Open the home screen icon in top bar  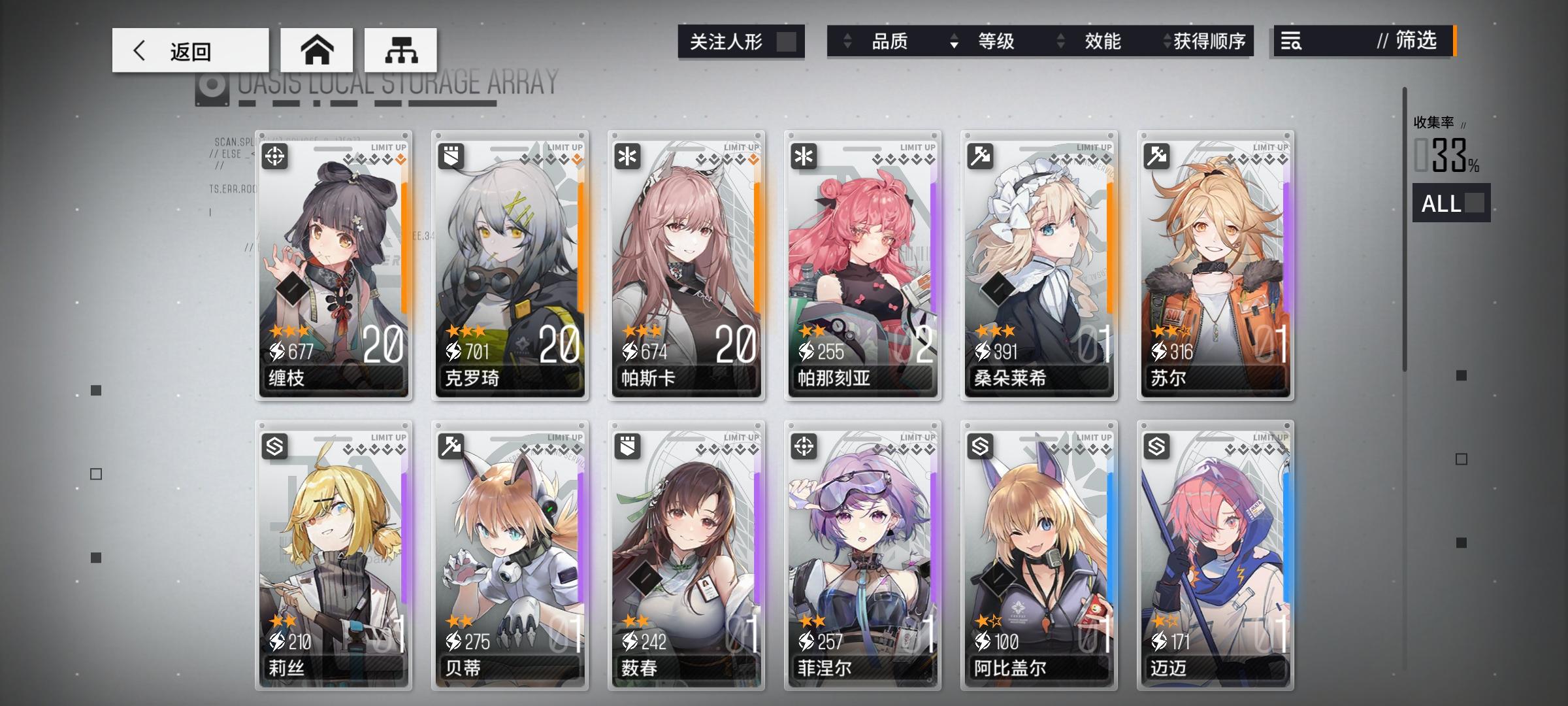click(x=318, y=49)
